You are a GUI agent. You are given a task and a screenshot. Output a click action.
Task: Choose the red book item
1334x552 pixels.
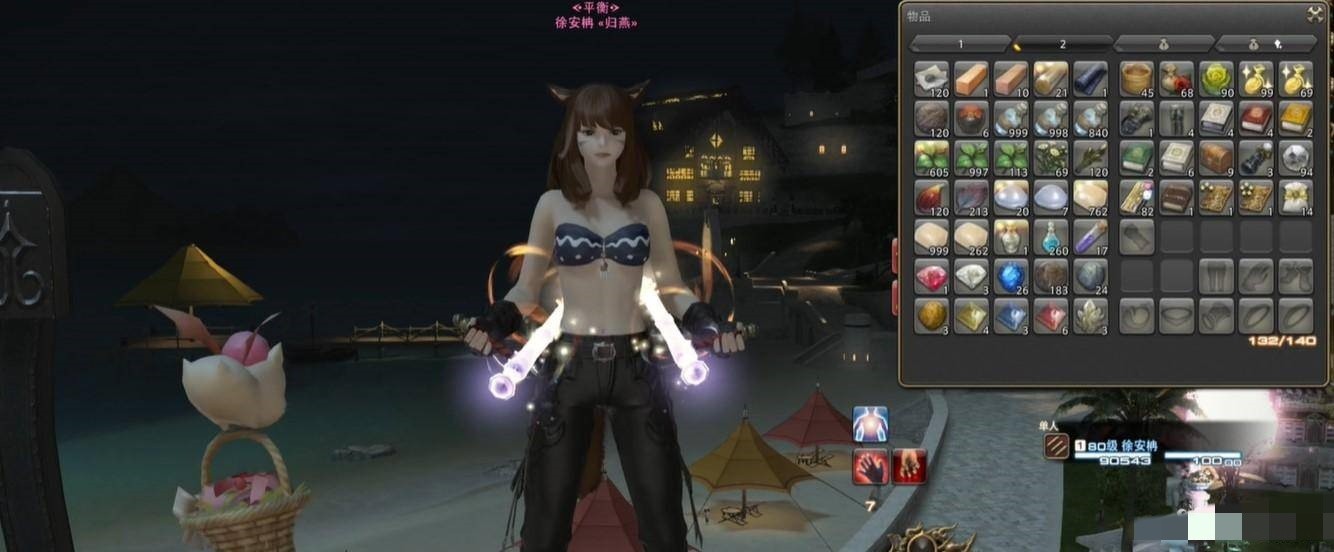coord(1255,118)
